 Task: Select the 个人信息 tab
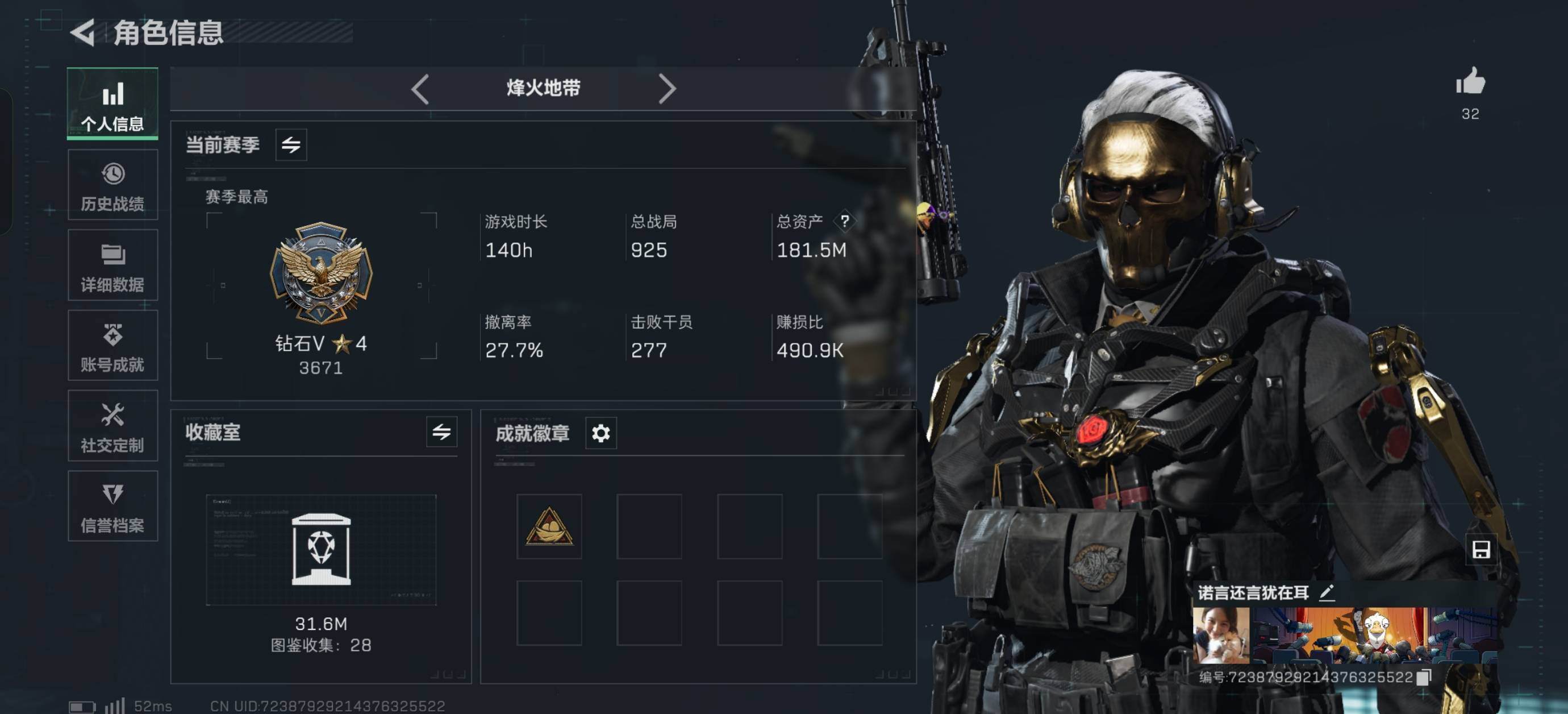(x=112, y=103)
